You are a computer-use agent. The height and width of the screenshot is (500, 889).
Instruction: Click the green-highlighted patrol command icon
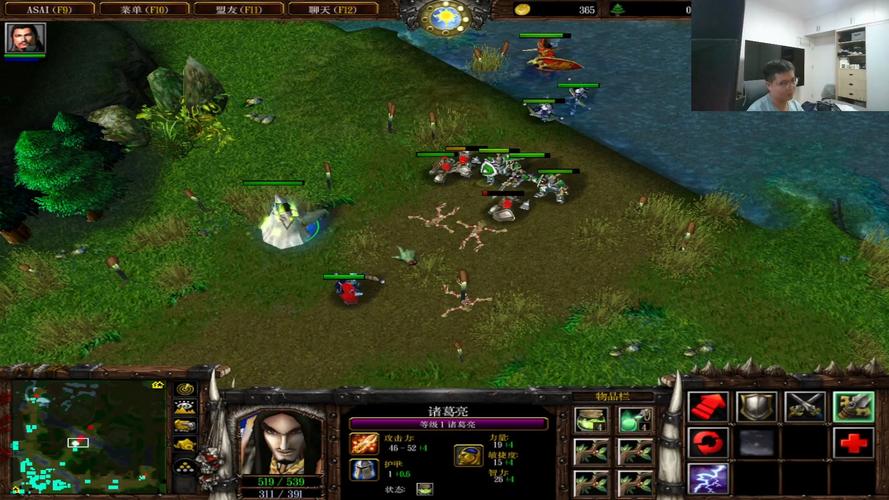point(853,407)
